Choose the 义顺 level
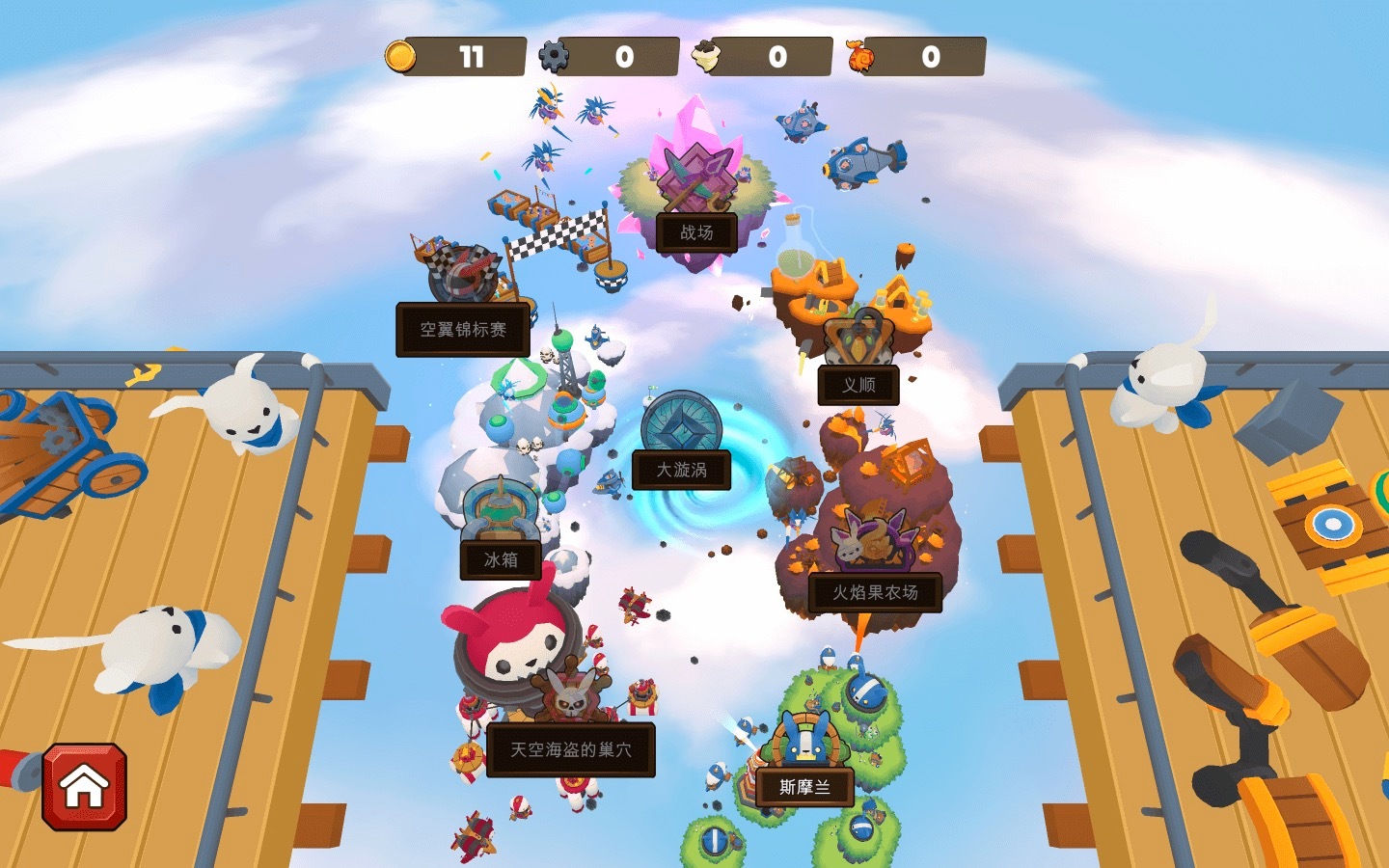This screenshot has width=1389, height=868. pyautogui.click(x=858, y=385)
